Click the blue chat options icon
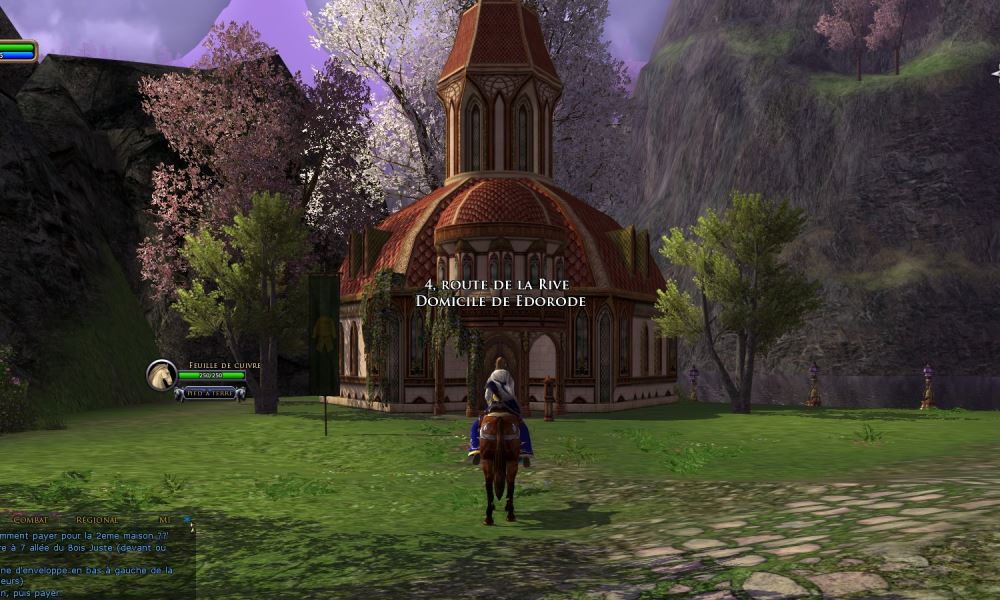The width and height of the screenshot is (1000, 600). (x=186, y=519)
